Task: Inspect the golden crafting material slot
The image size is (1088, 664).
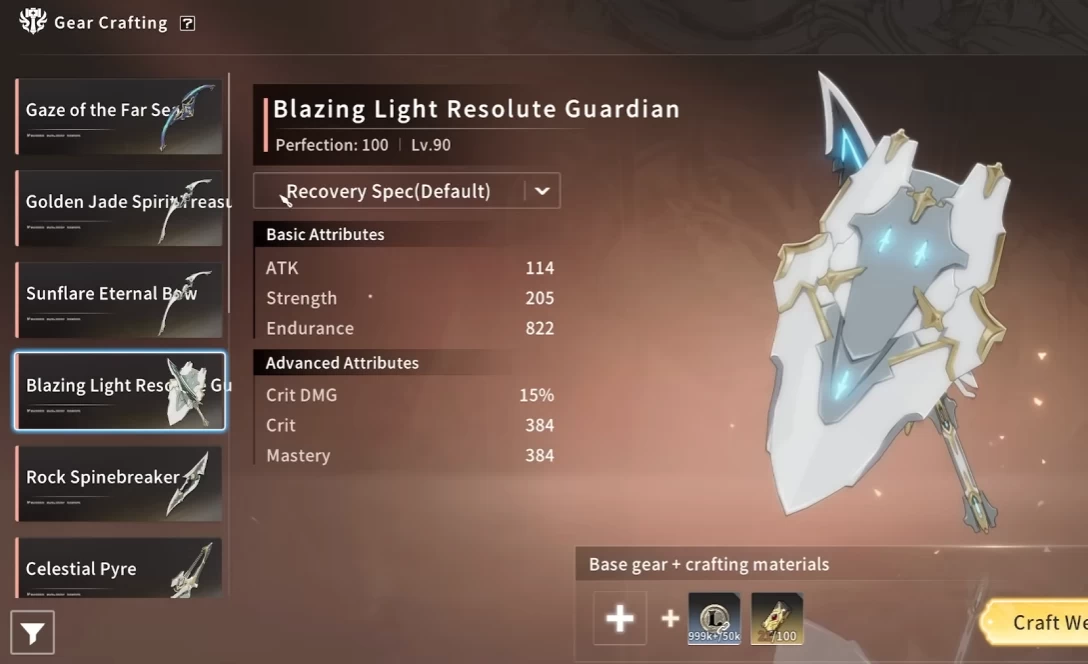Action: coord(777,618)
